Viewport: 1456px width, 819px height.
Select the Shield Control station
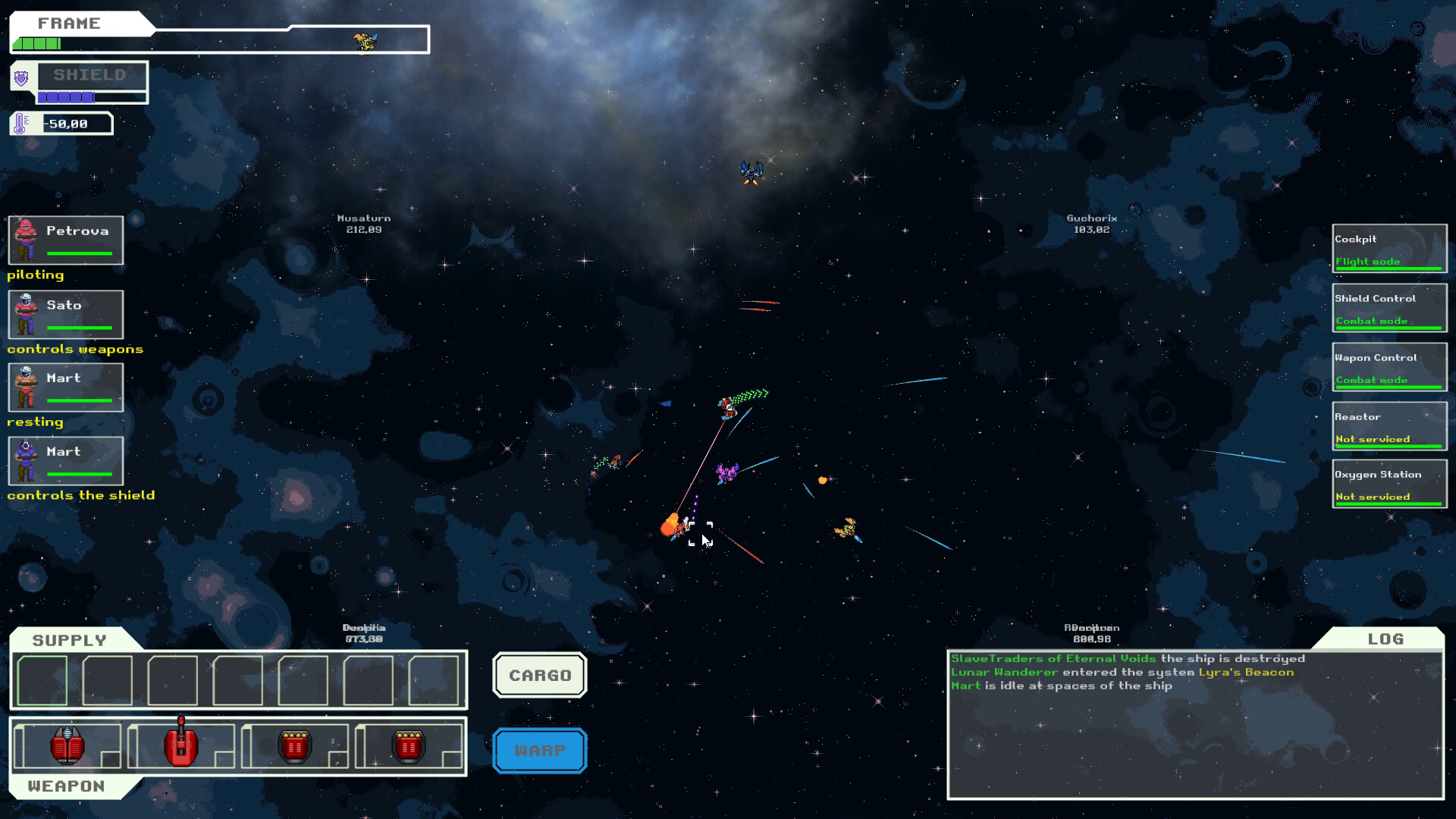(x=1389, y=308)
